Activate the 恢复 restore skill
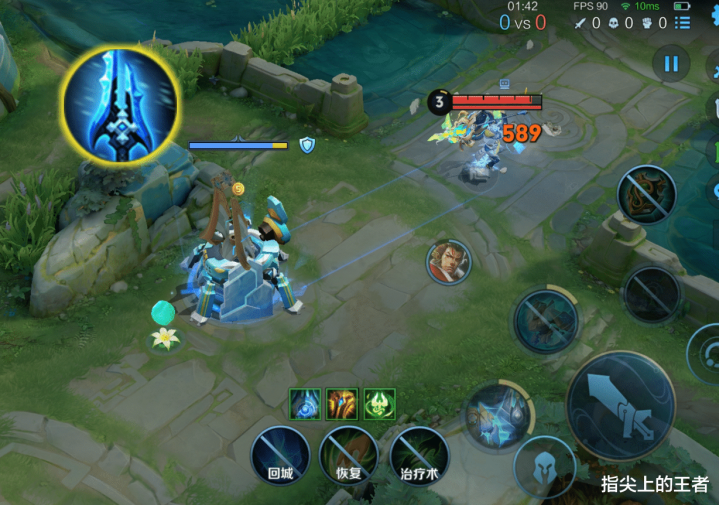Screen dimensions: 719x505 [x=348, y=456]
